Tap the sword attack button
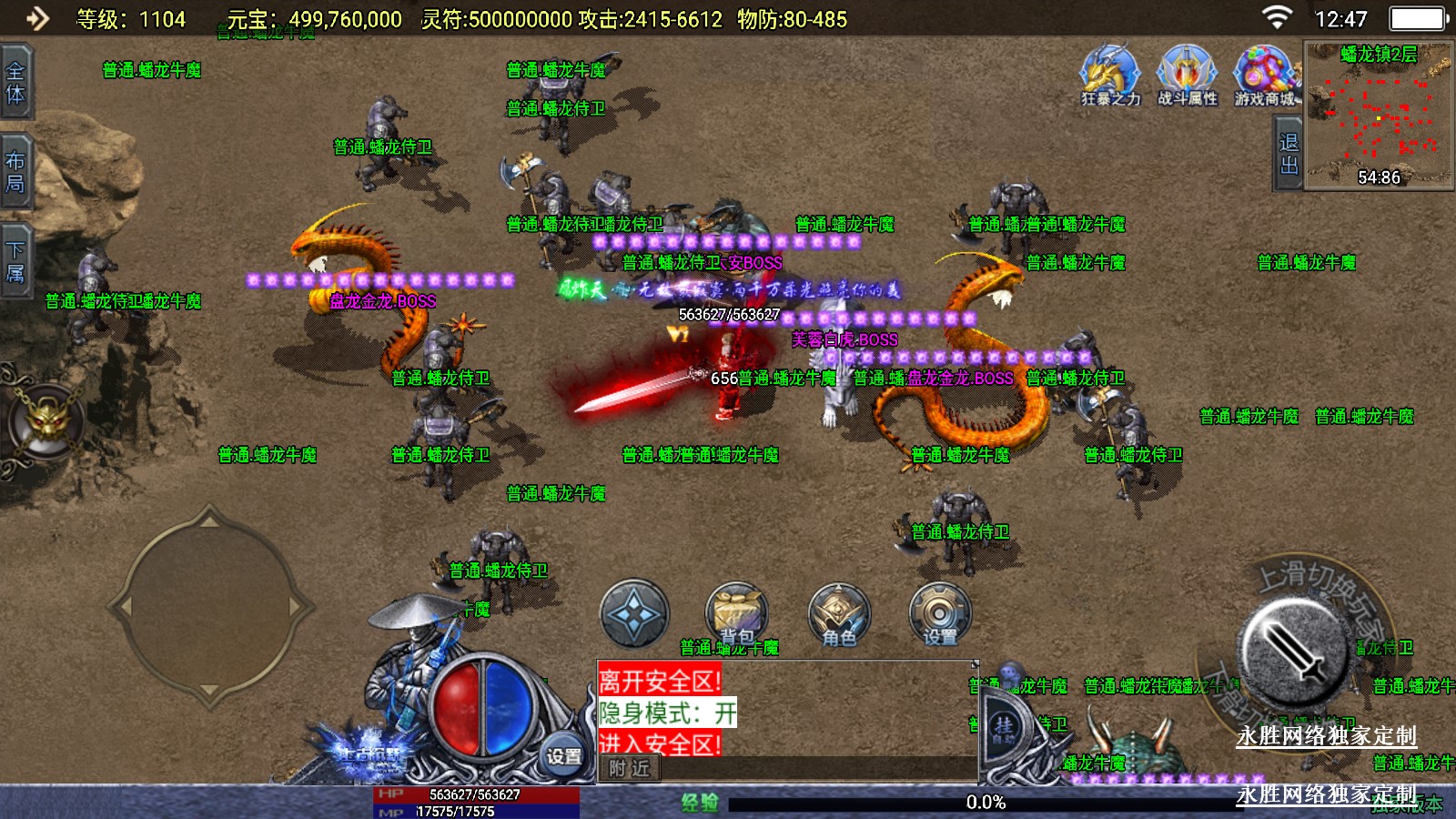Image resolution: width=1456 pixels, height=819 pixels. point(1295,650)
